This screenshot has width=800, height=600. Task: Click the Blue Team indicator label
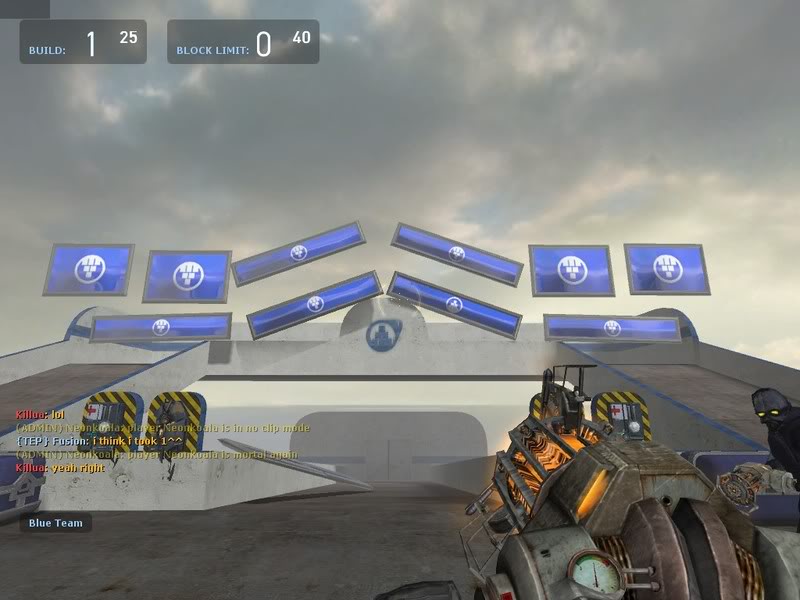(x=55, y=523)
